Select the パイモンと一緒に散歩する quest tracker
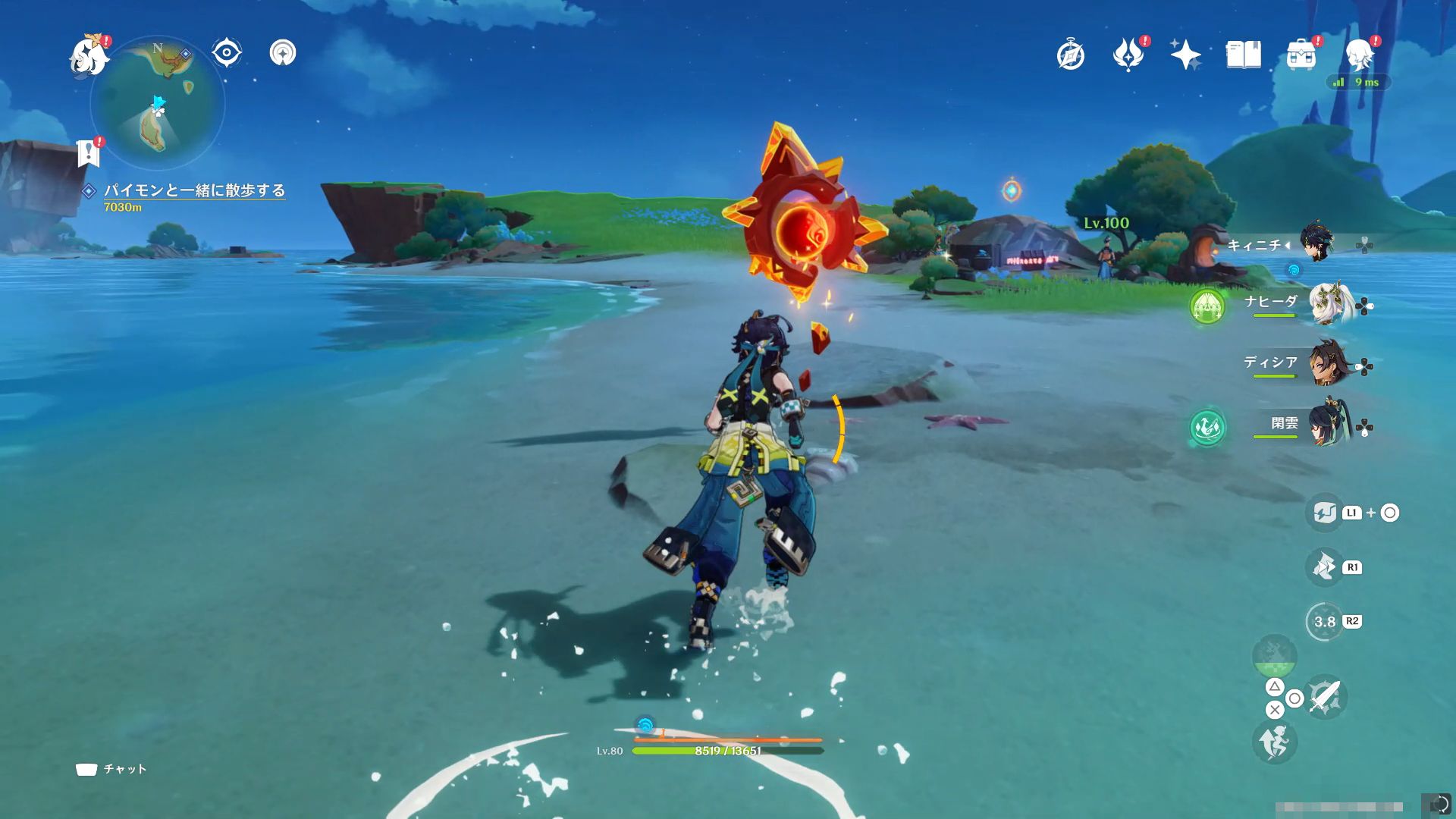 [x=194, y=190]
